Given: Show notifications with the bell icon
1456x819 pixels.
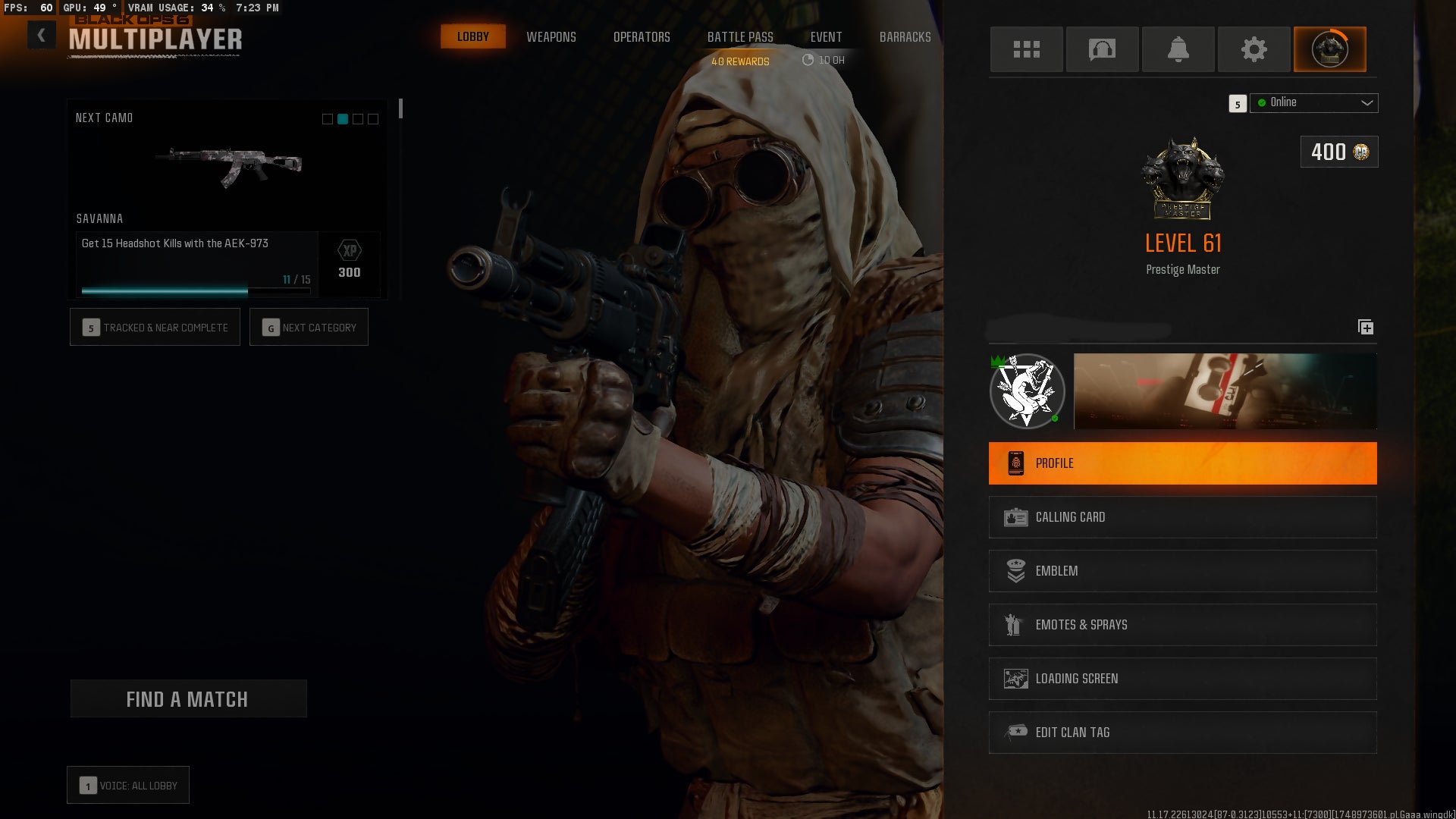Looking at the screenshot, I should [1178, 49].
